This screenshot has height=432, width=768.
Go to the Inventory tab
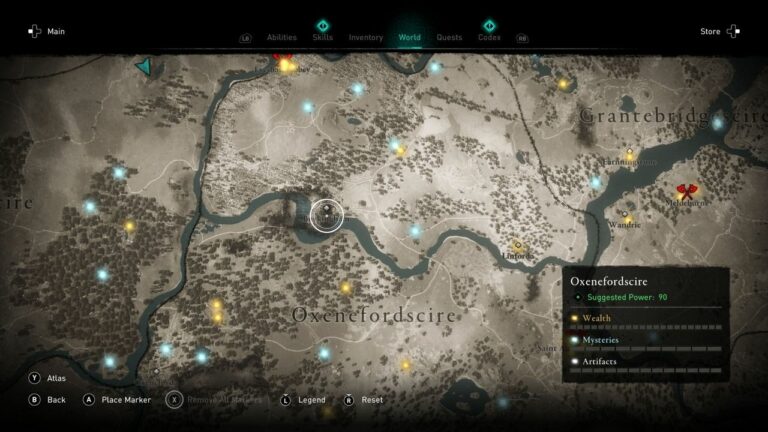(366, 38)
